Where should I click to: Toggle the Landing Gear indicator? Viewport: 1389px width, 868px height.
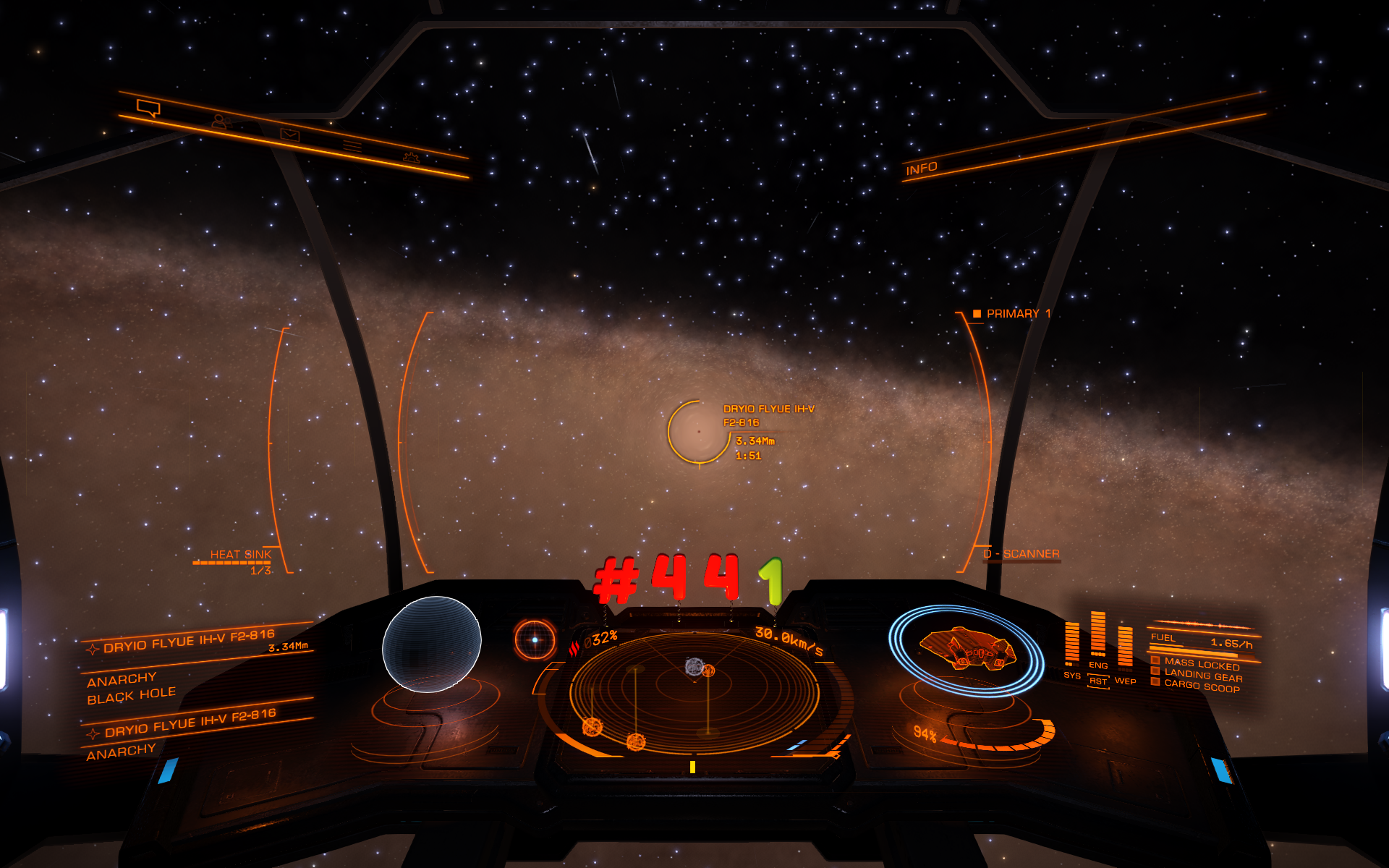(1202, 676)
